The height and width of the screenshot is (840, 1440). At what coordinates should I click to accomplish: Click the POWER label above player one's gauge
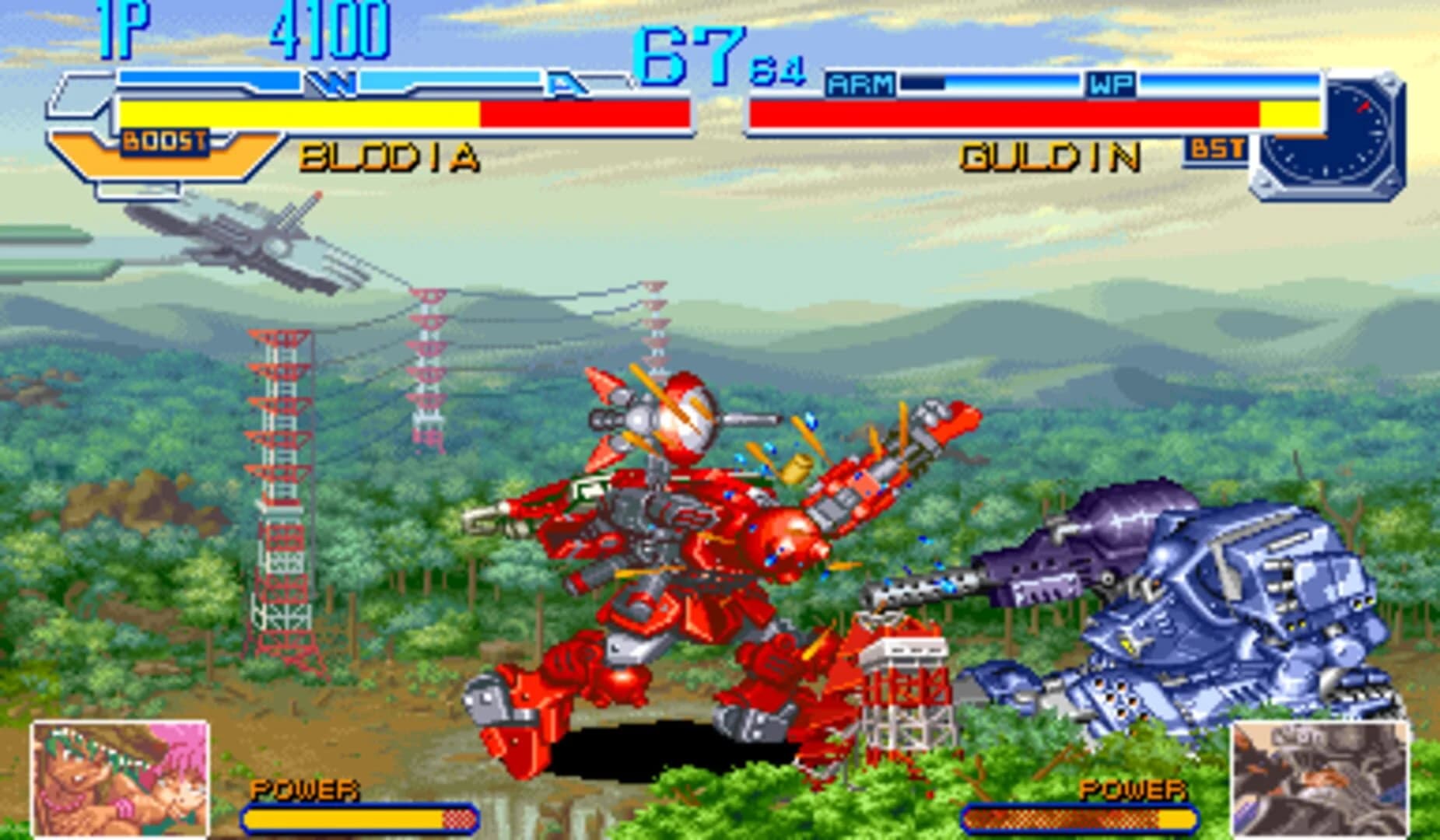coord(303,792)
